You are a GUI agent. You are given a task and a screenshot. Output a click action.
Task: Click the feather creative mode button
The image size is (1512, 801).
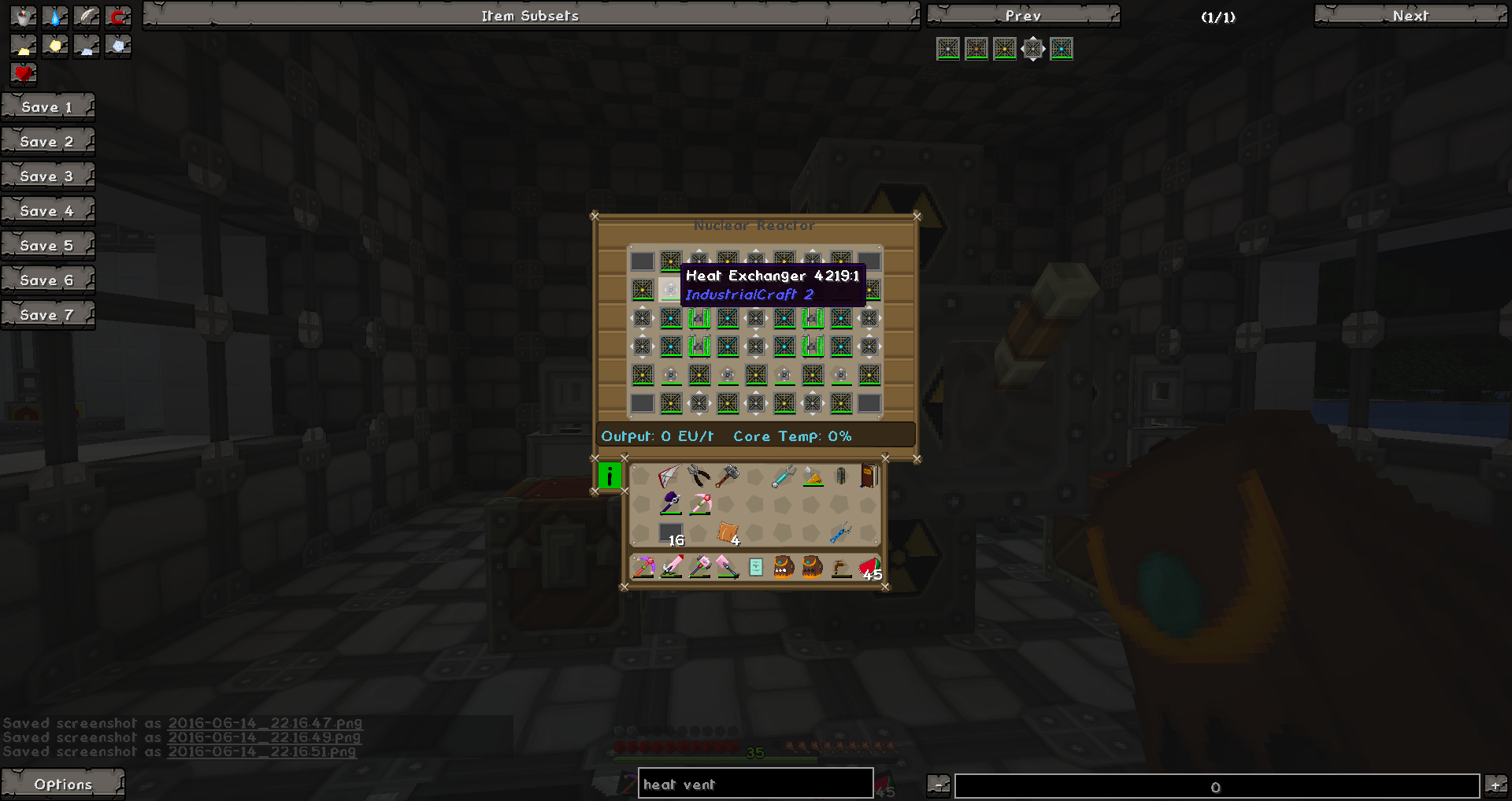tap(87, 17)
